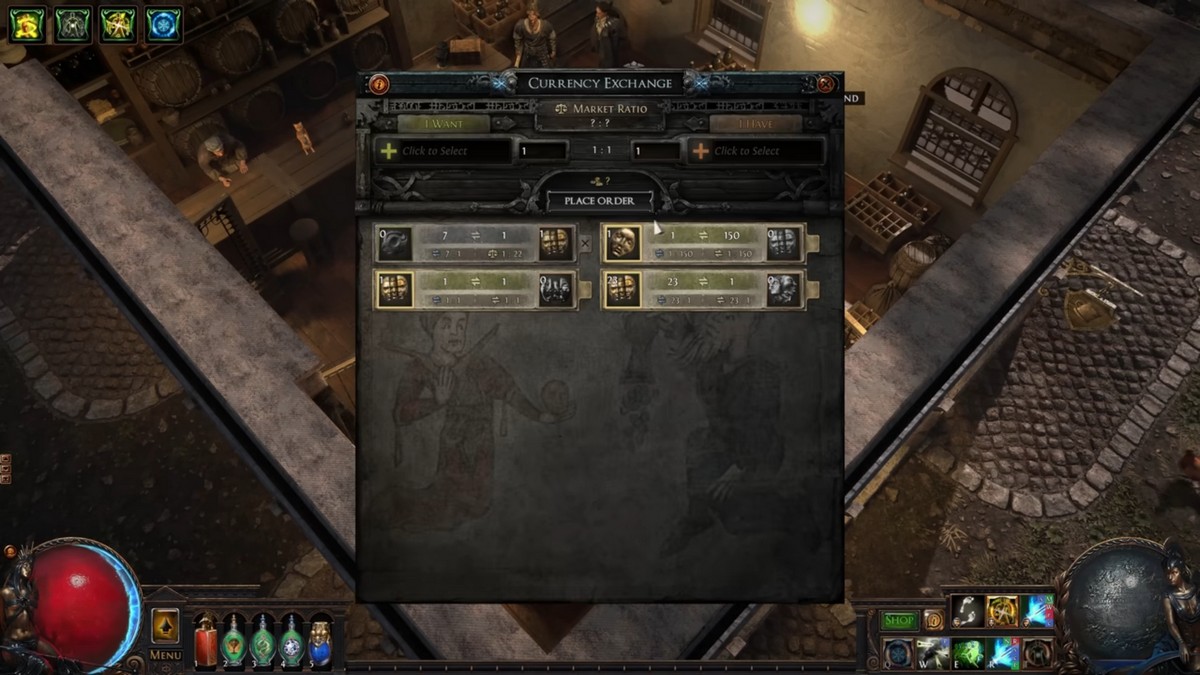Image resolution: width=1200 pixels, height=675 pixels.
Task: Open the green Shop button
Action: (899, 620)
